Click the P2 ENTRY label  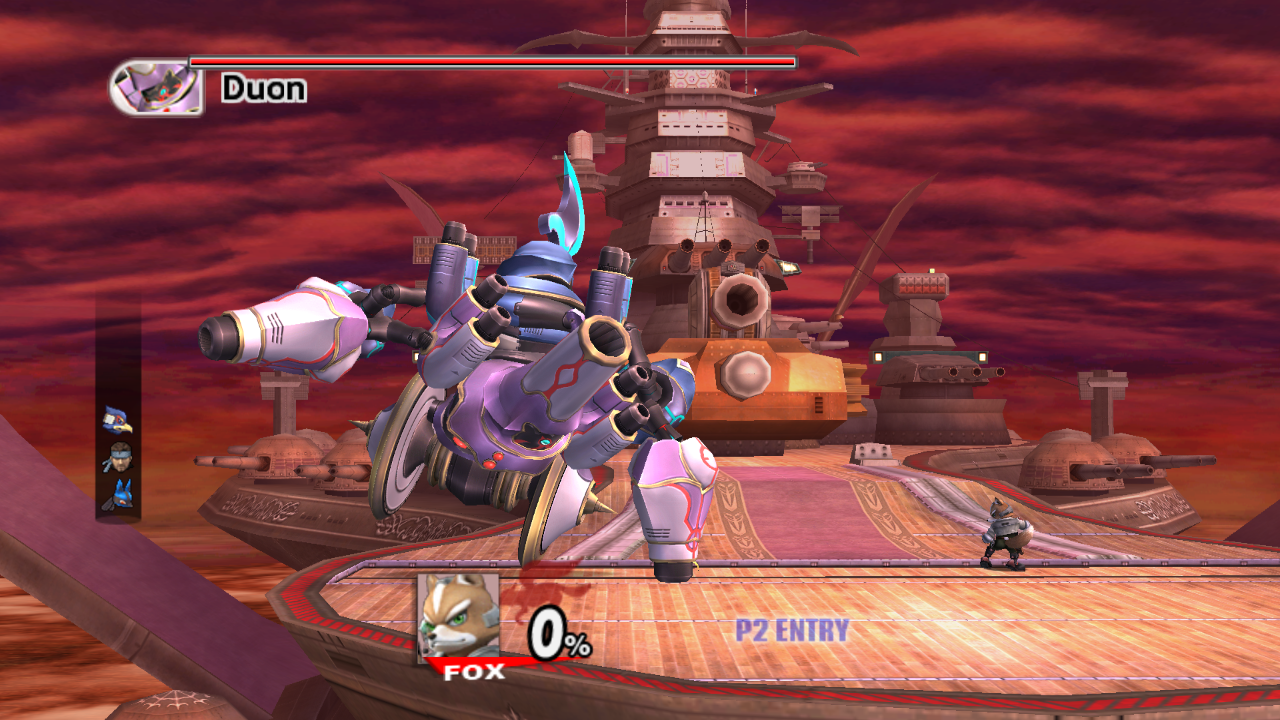coord(792,631)
